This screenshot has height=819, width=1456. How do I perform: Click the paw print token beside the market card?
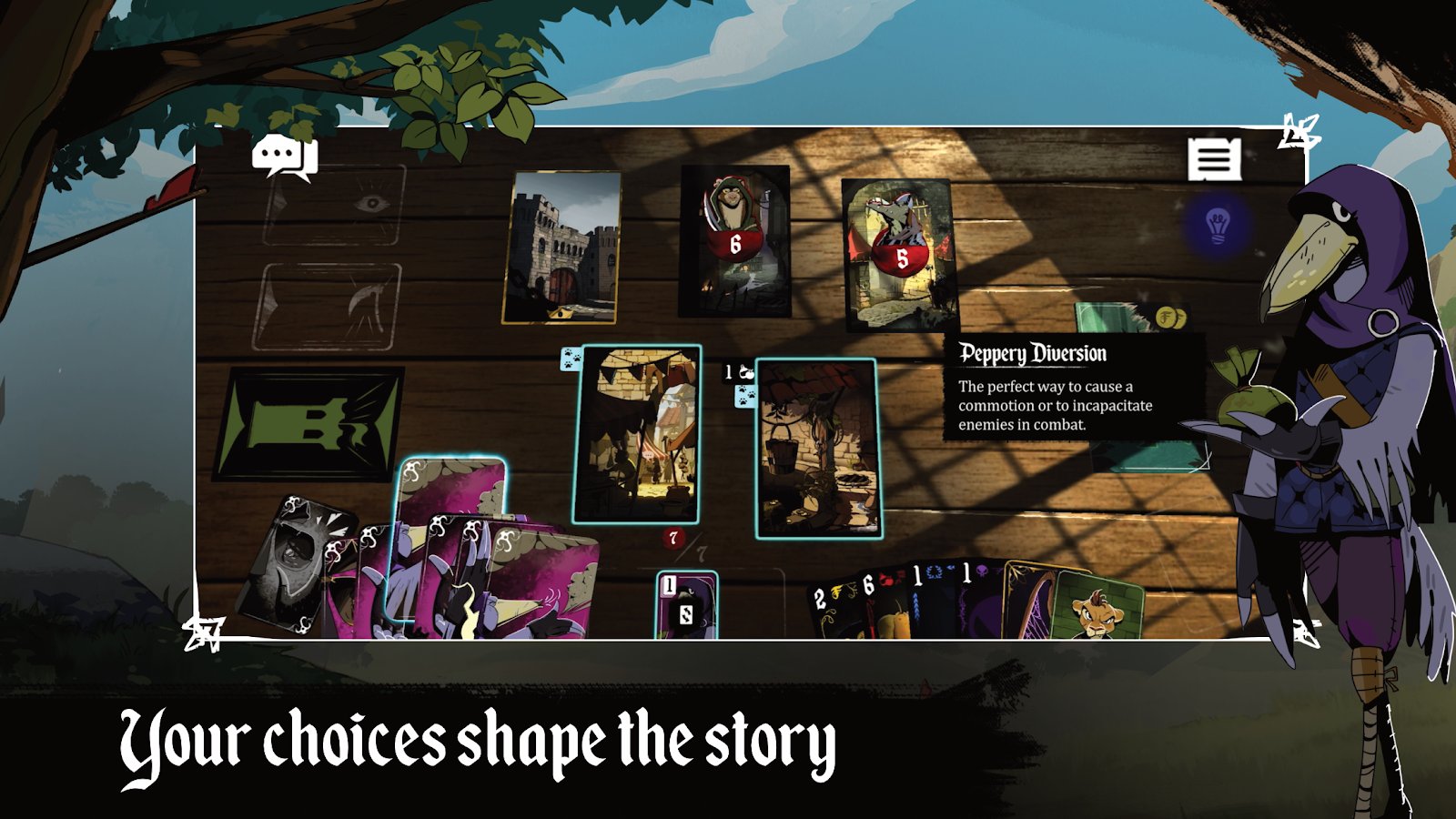click(x=571, y=358)
